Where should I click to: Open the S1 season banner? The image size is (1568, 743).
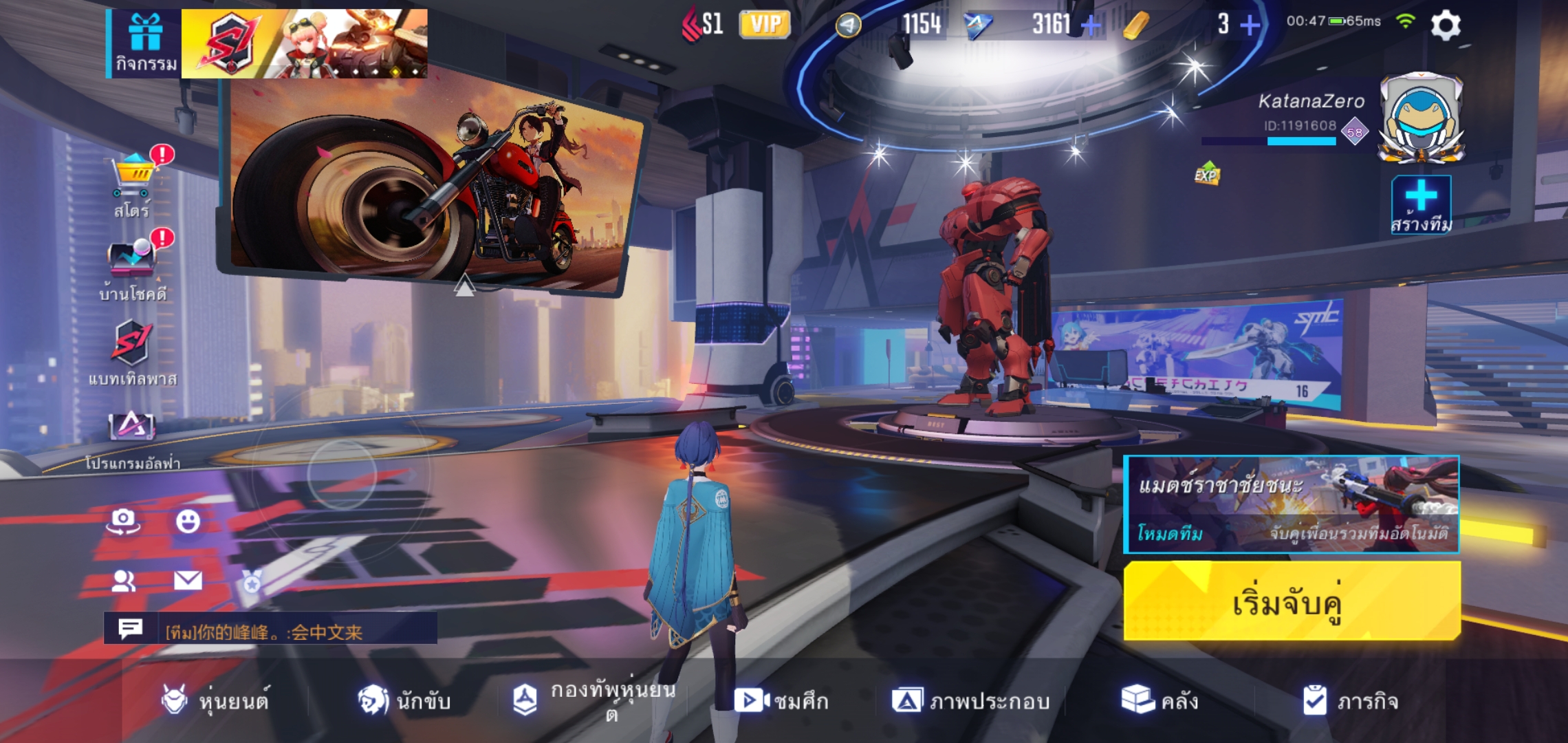[304, 43]
